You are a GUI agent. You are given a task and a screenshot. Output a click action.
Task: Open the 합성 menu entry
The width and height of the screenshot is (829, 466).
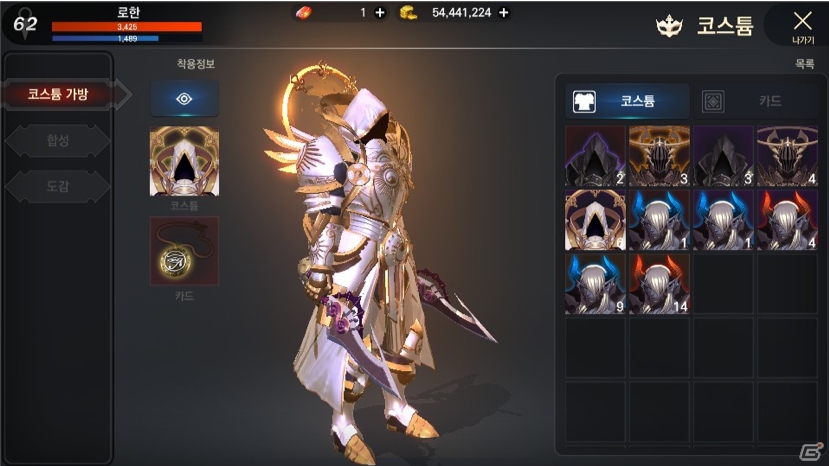coord(58,141)
